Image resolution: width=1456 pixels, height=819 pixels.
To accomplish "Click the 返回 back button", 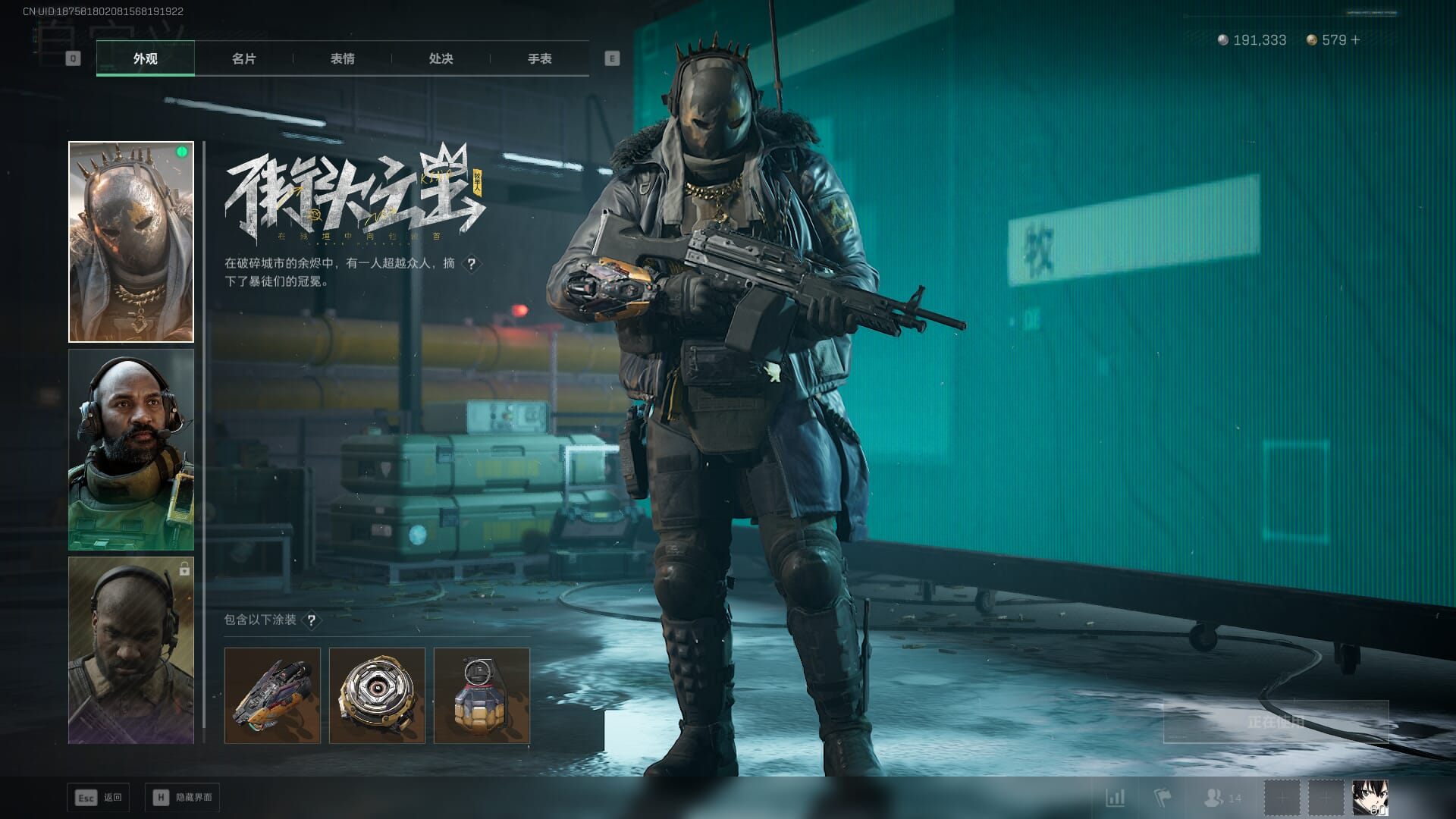I will [99, 798].
